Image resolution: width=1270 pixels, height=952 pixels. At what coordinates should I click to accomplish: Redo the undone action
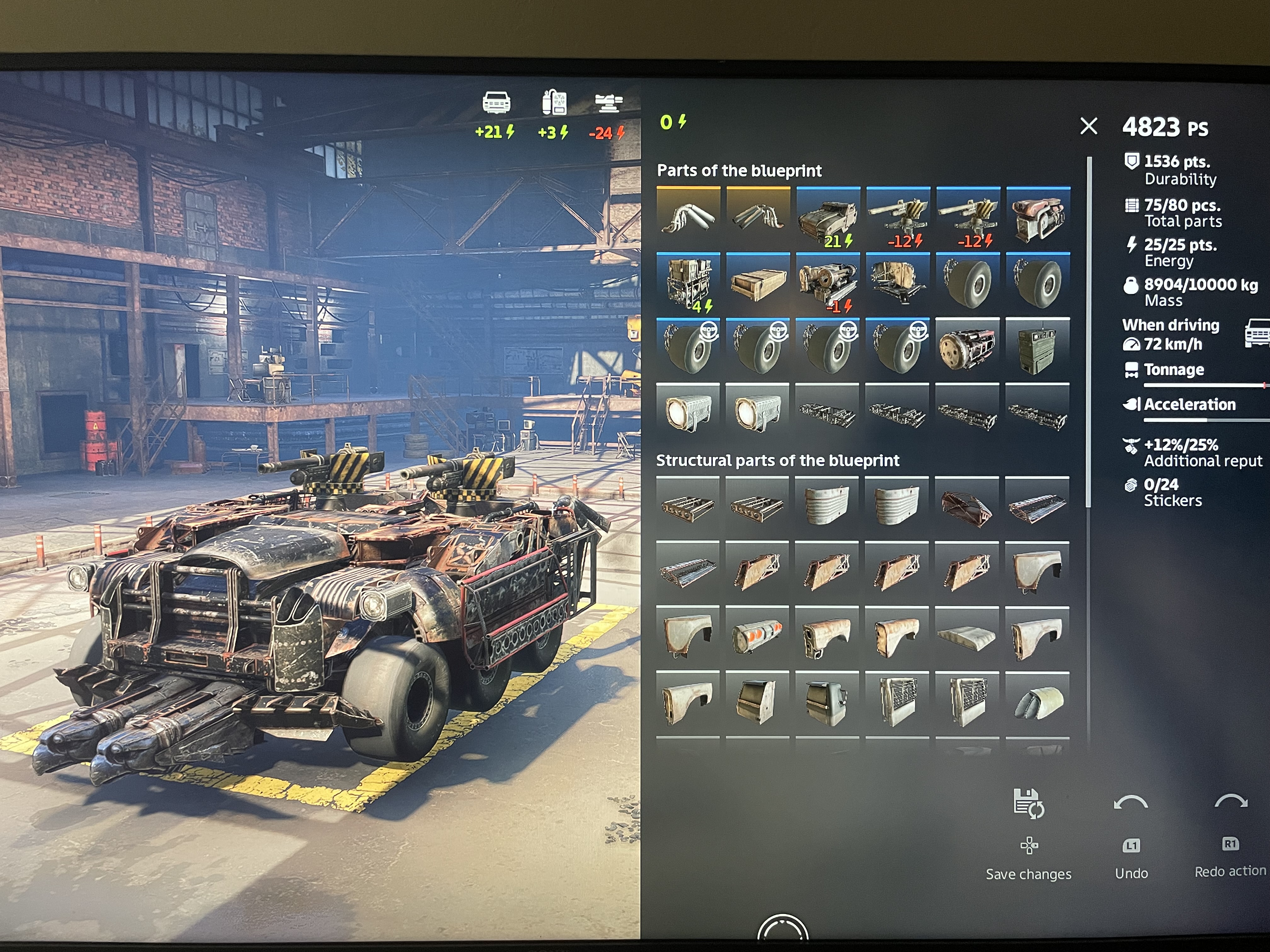[1231, 802]
